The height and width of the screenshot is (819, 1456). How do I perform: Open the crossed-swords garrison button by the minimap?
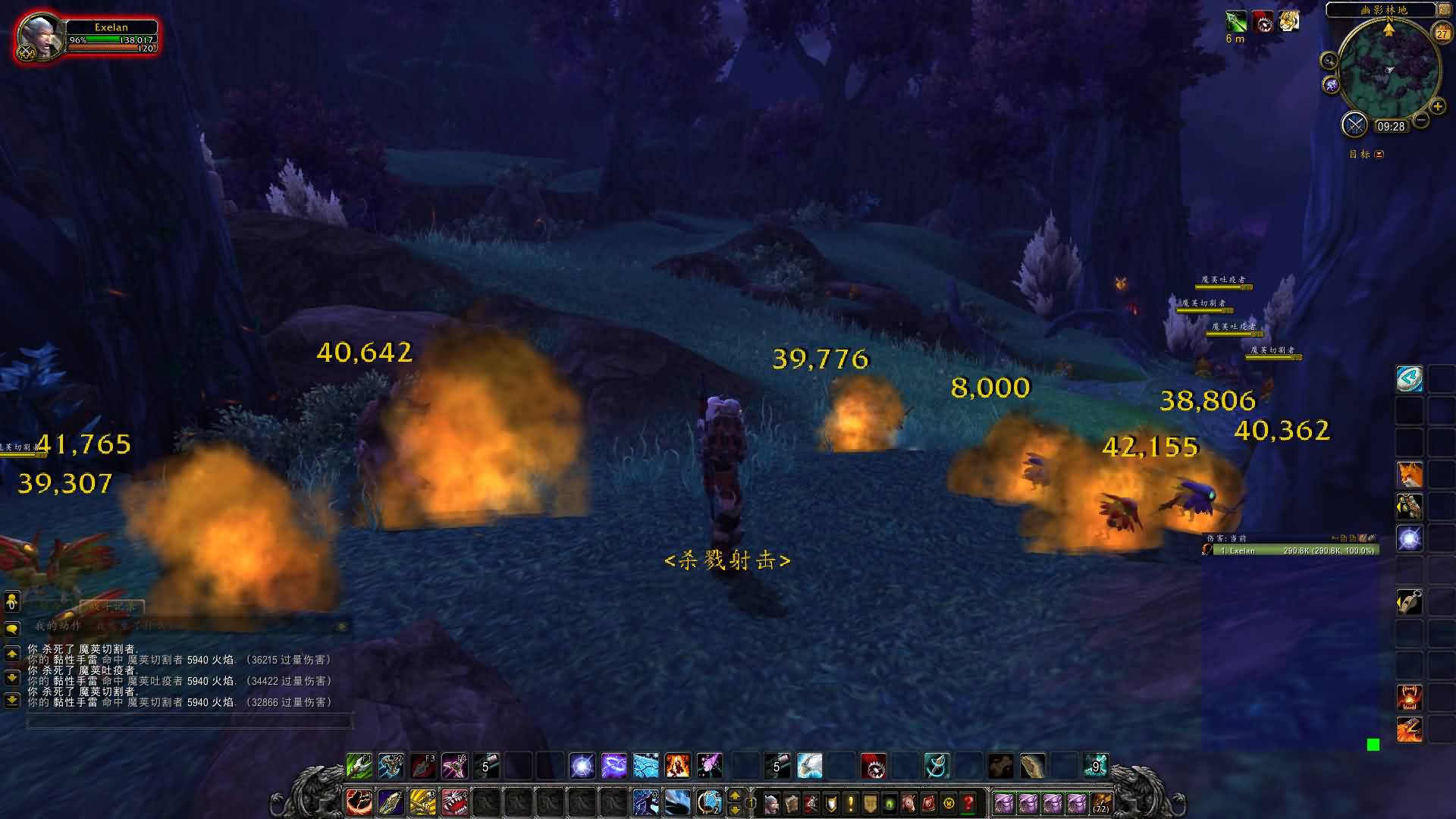pos(1354,124)
